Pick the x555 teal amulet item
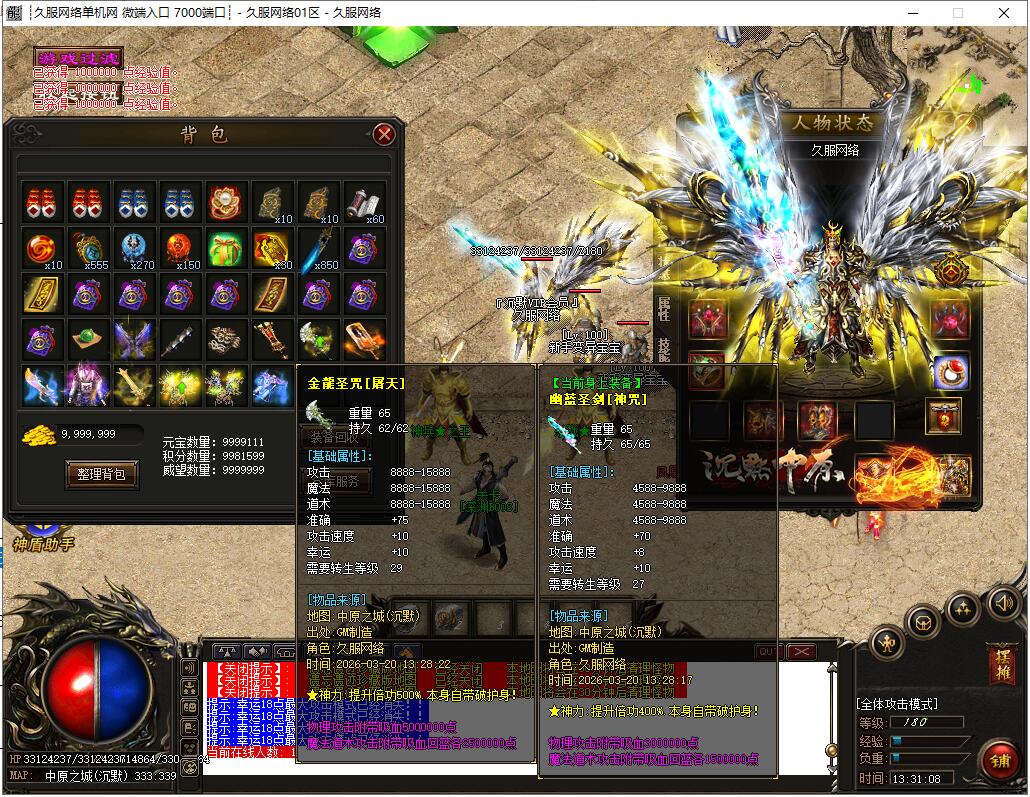This screenshot has height=797, width=1030. (87, 248)
